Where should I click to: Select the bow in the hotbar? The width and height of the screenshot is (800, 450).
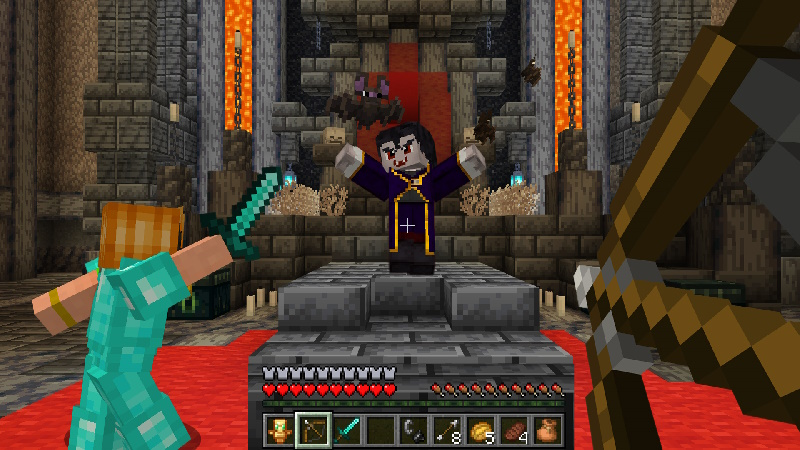pos(312,430)
